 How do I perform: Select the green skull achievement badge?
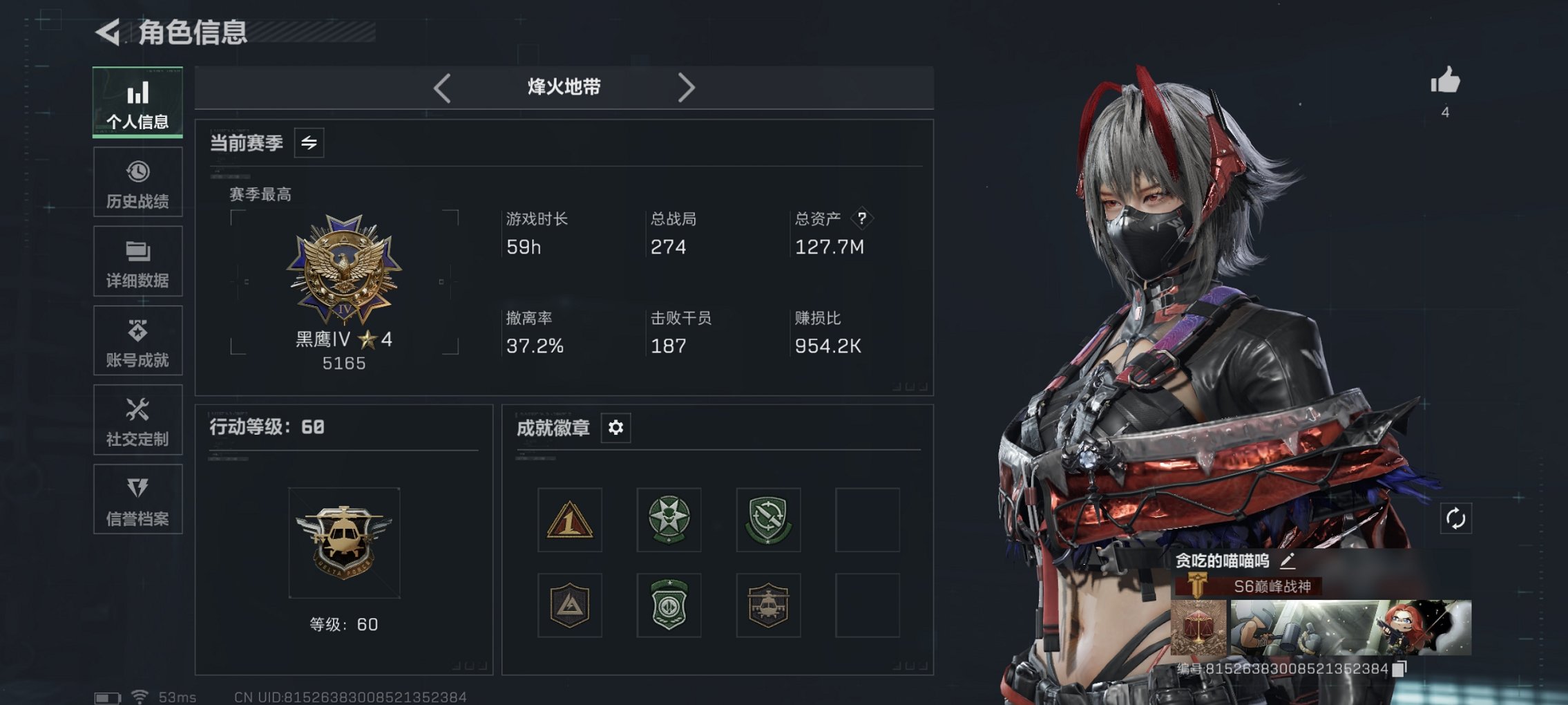tap(668, 520)
